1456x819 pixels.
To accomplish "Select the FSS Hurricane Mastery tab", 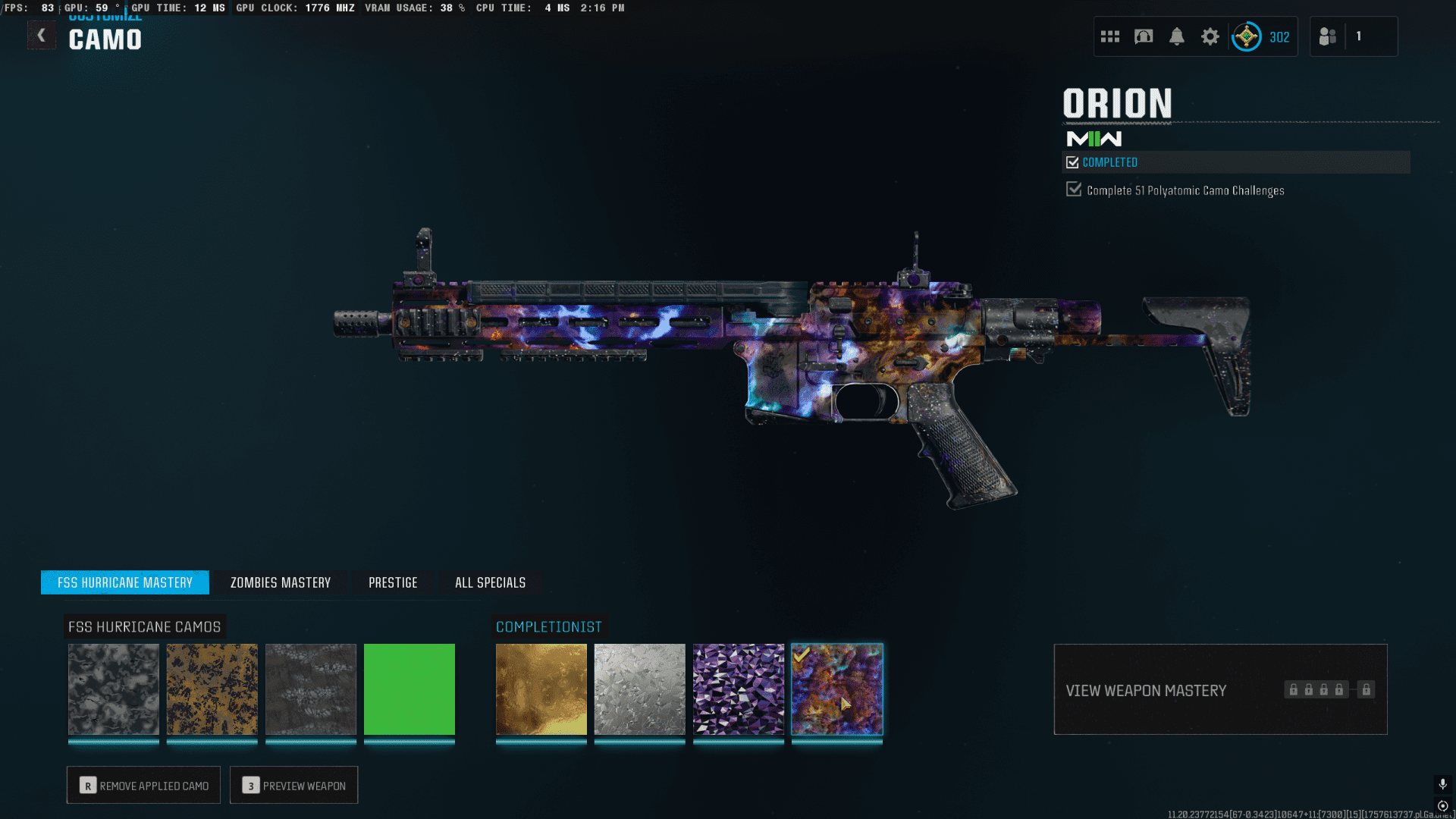I will click(125, 582).
